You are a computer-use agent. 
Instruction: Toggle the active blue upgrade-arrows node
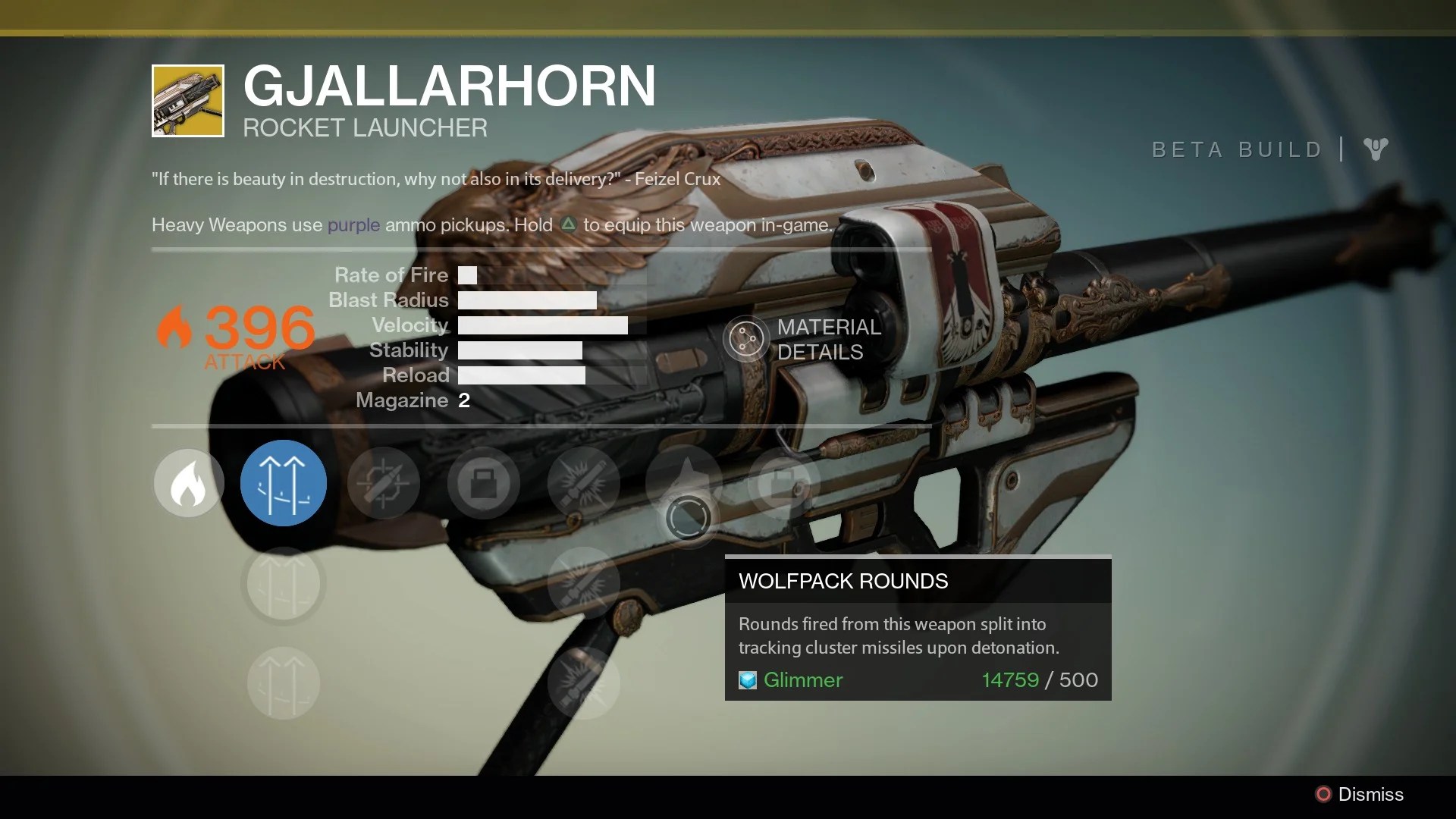coord(284,483)
